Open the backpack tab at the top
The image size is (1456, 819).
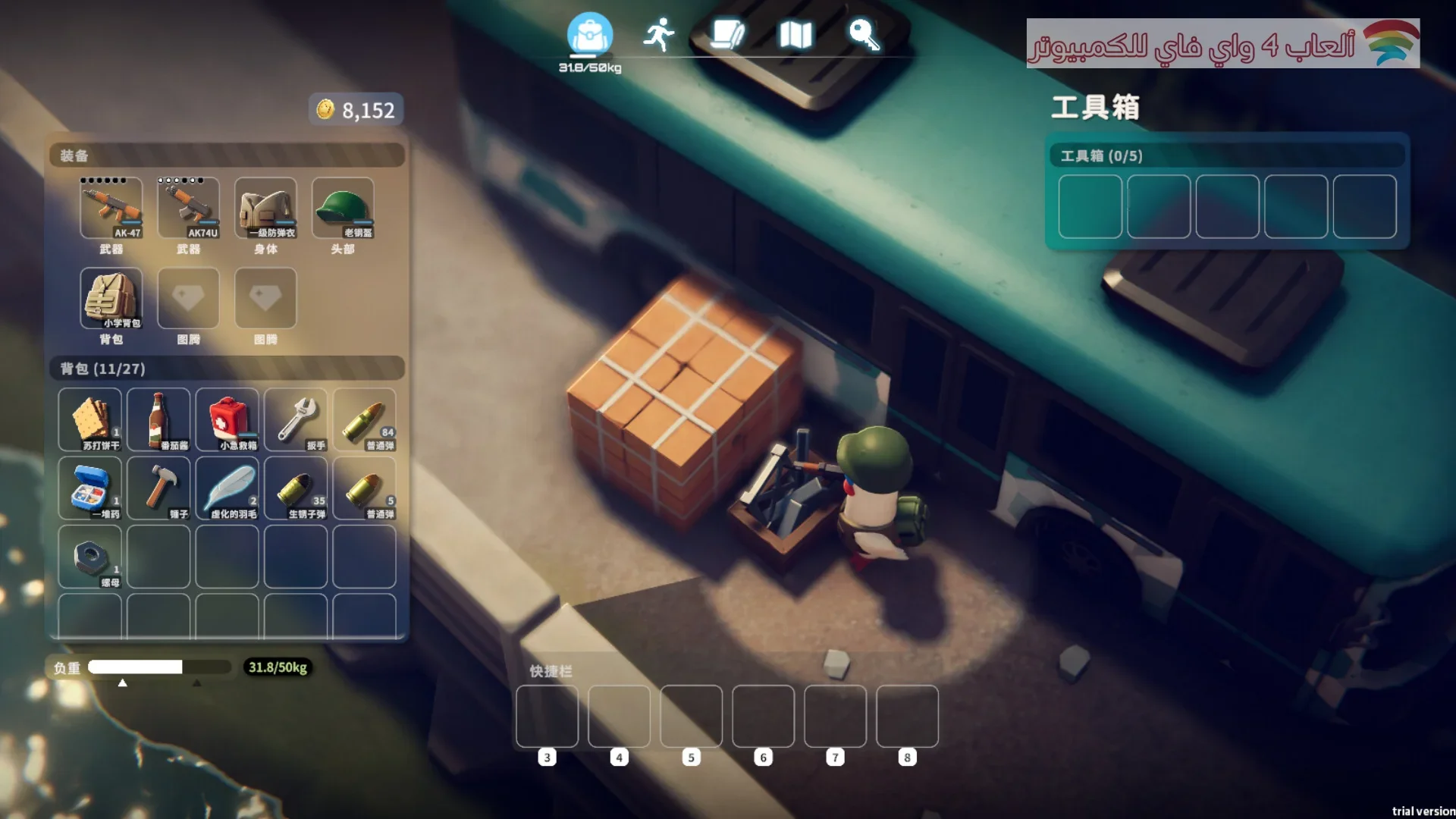589,35
